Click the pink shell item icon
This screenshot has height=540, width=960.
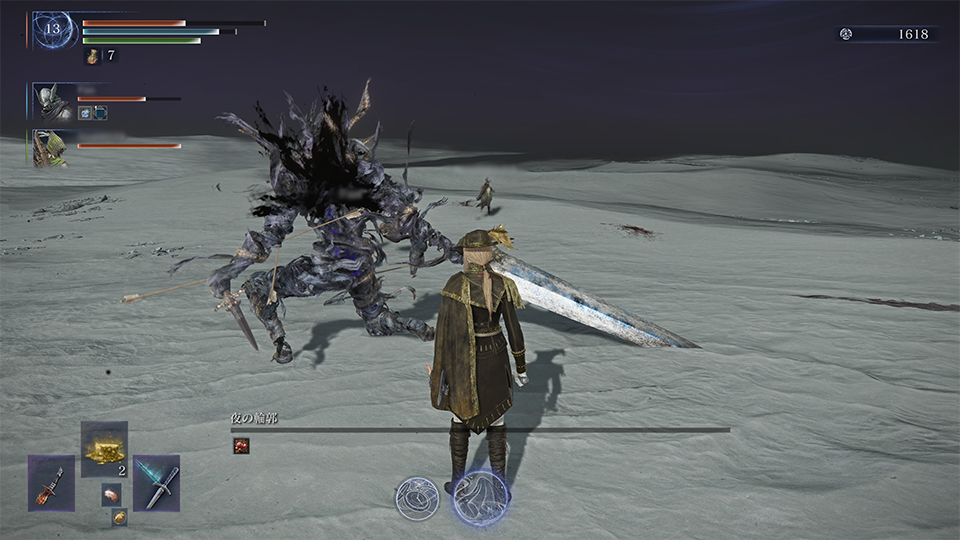(x=110, y=493)
